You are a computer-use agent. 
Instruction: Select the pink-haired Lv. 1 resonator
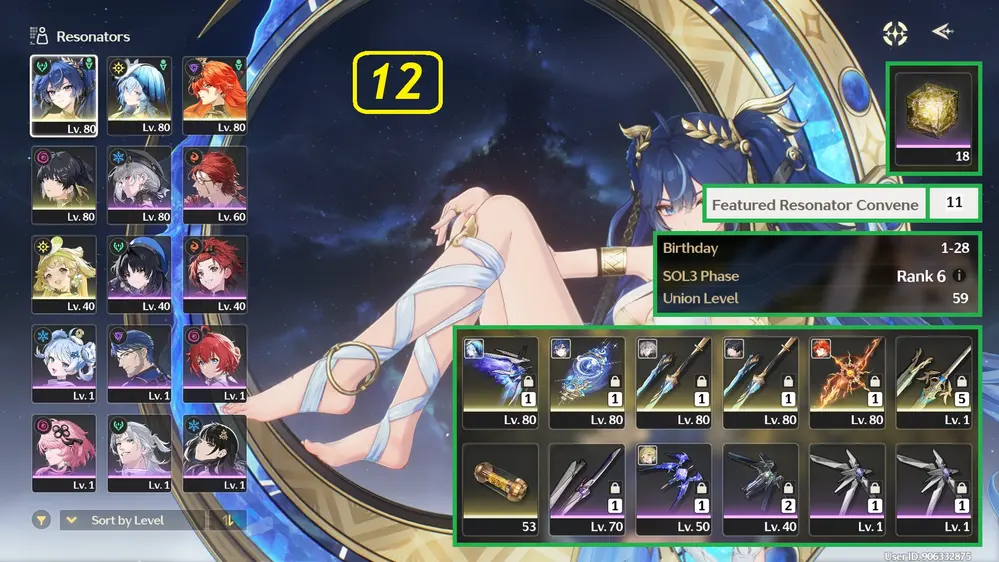tap(64, 452)
